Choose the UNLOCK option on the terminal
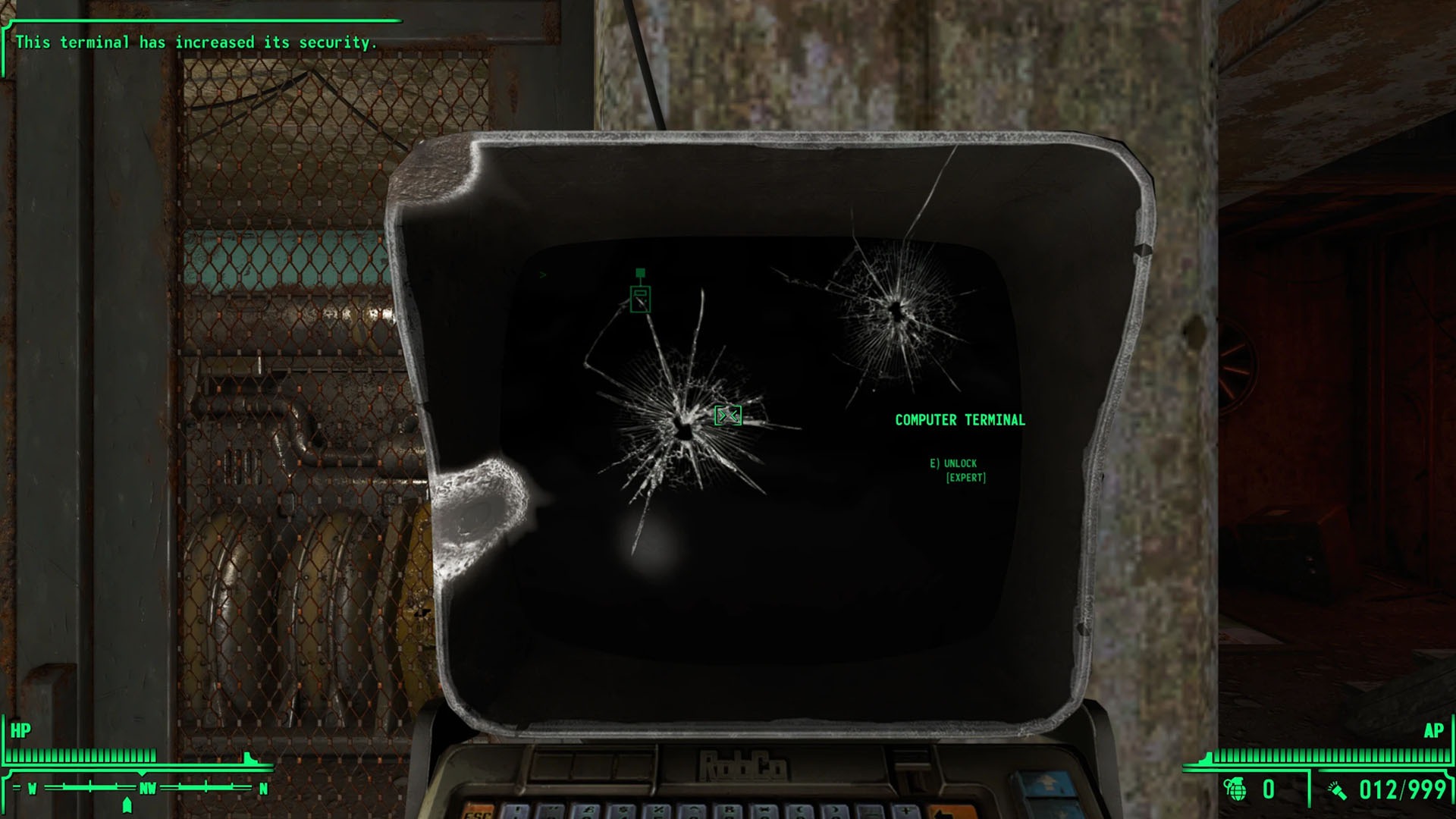This screenshot has width=1456, height=819. coord(954,463)
